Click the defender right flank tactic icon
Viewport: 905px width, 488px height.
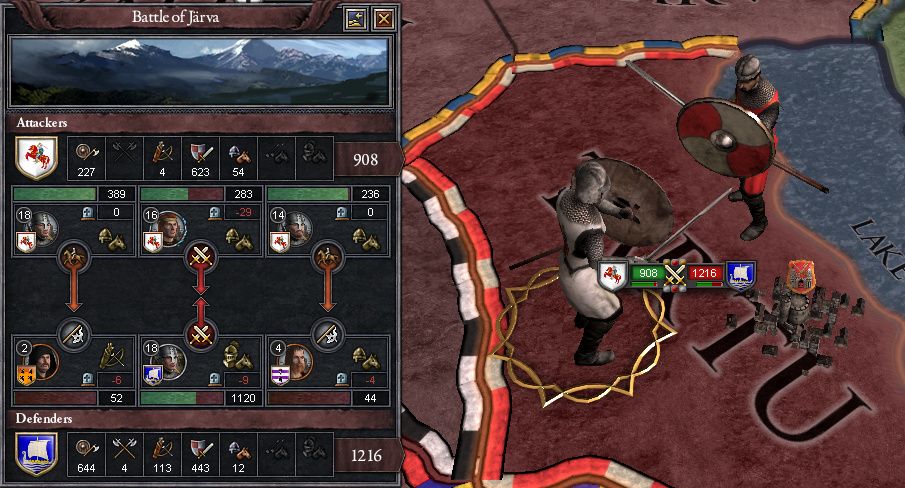pos(329,332)
